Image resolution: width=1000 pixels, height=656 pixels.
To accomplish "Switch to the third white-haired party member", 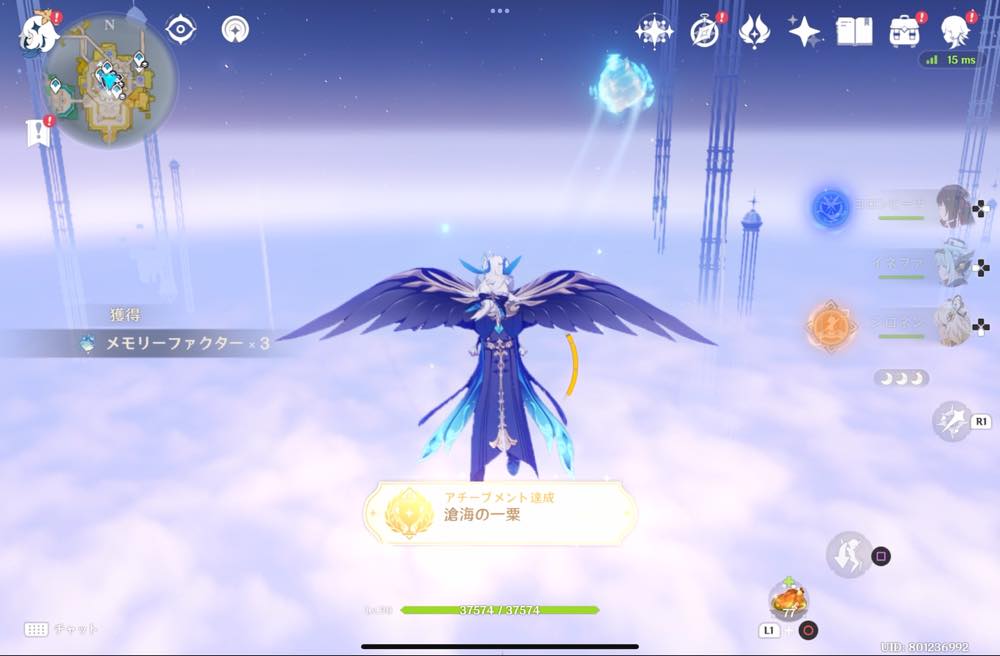I will coord(951,323).
